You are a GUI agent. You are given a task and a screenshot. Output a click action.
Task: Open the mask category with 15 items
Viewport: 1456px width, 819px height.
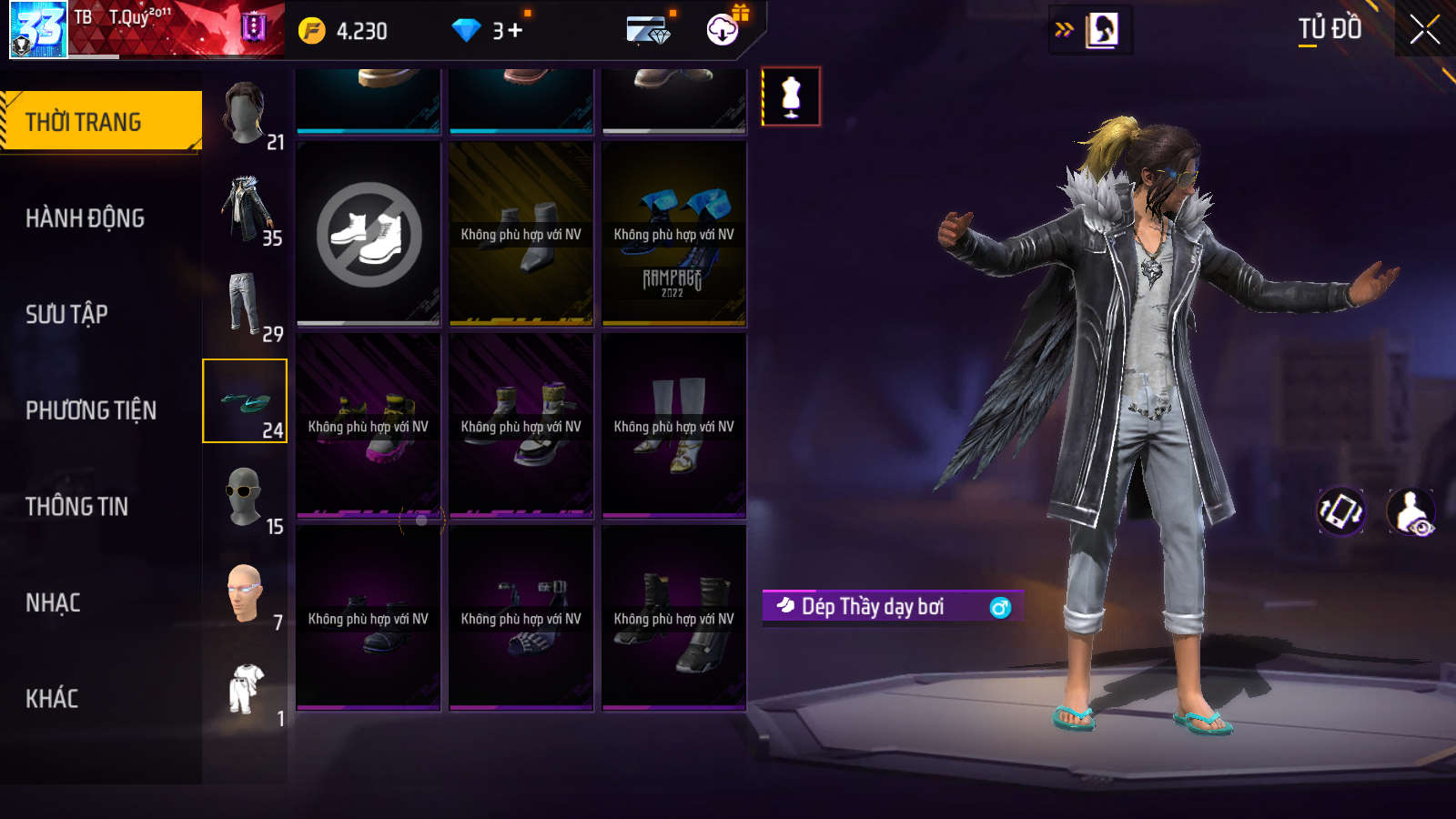[246, 499]
